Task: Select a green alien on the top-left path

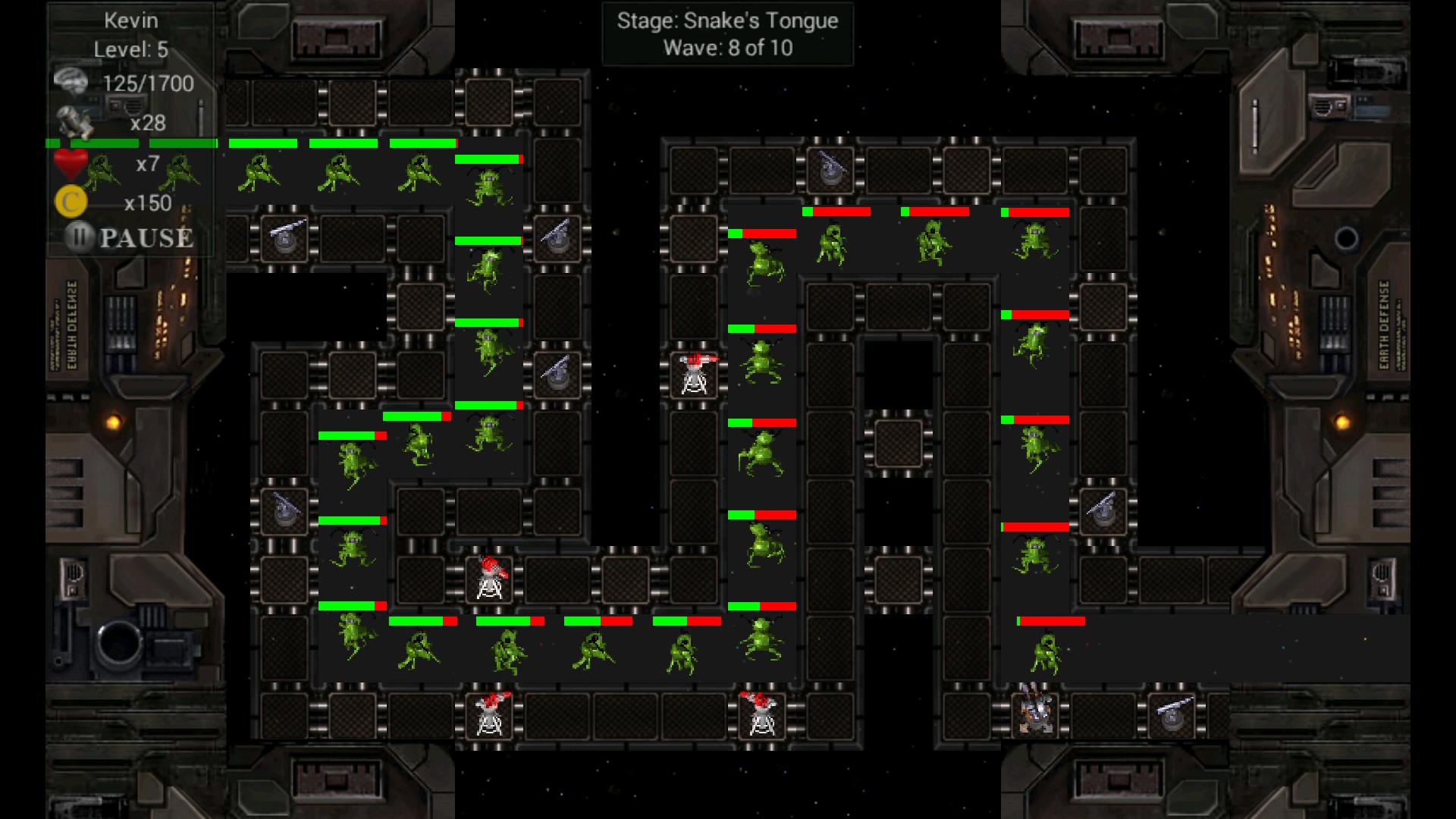Action: 262,171
